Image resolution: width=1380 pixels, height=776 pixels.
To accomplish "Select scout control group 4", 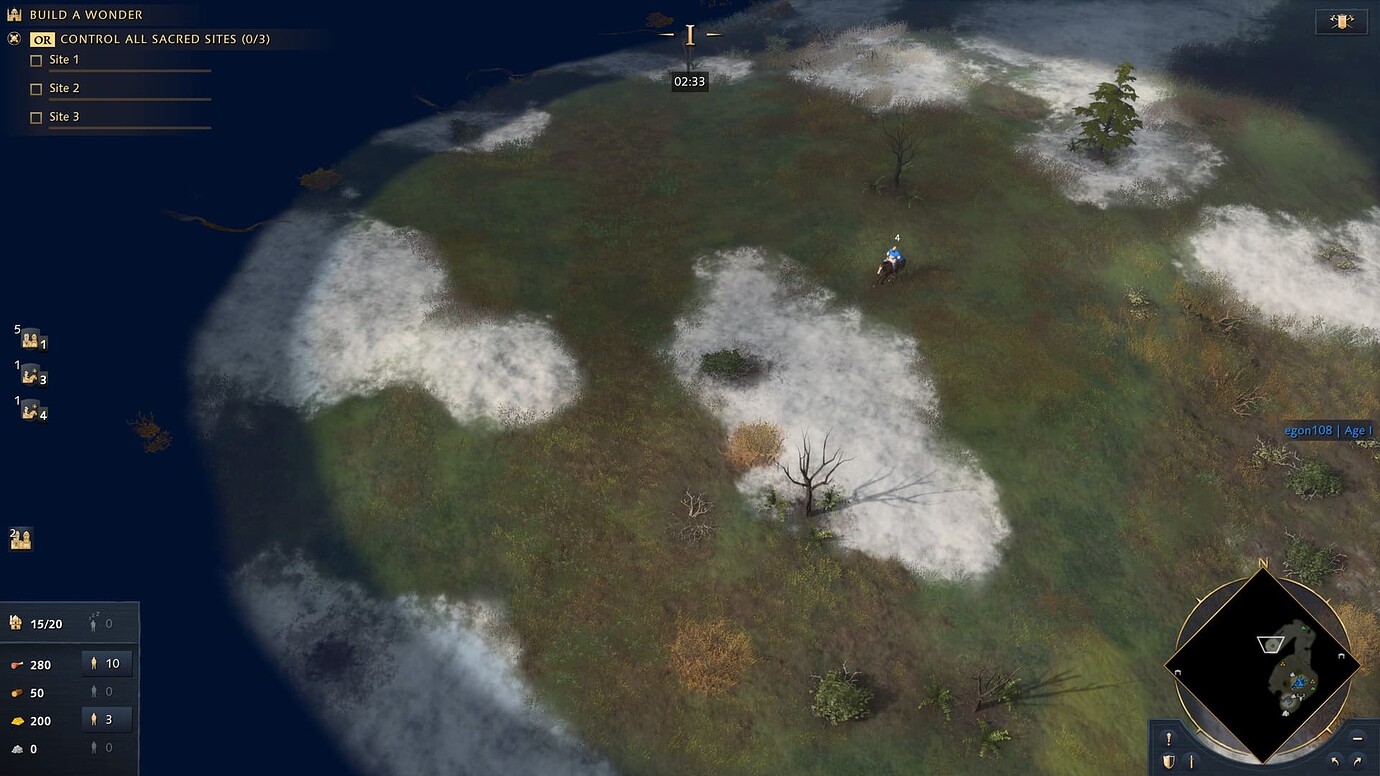I will [x=30, y=412].
